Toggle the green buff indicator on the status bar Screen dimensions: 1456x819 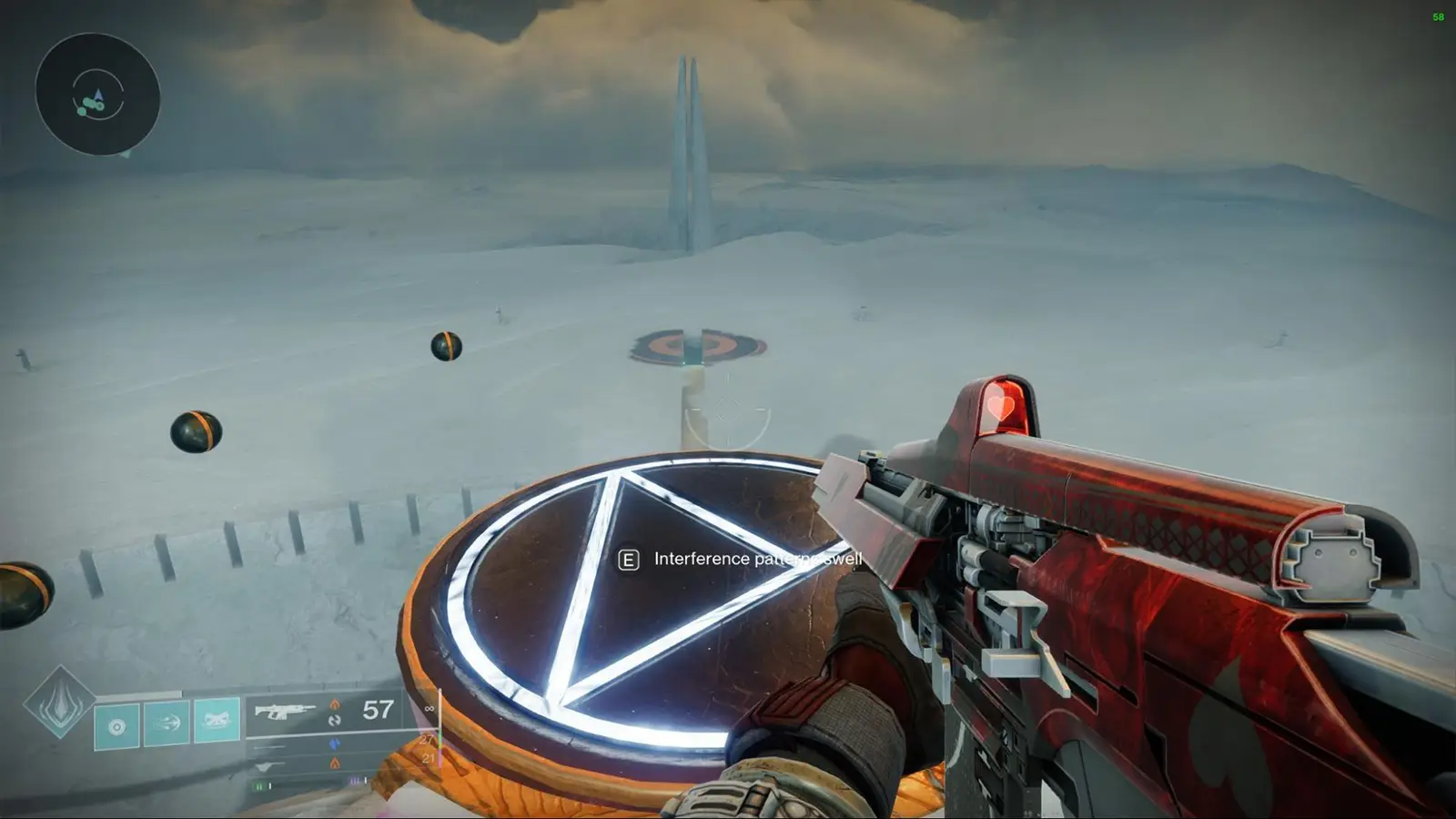(x=260, y=786)
